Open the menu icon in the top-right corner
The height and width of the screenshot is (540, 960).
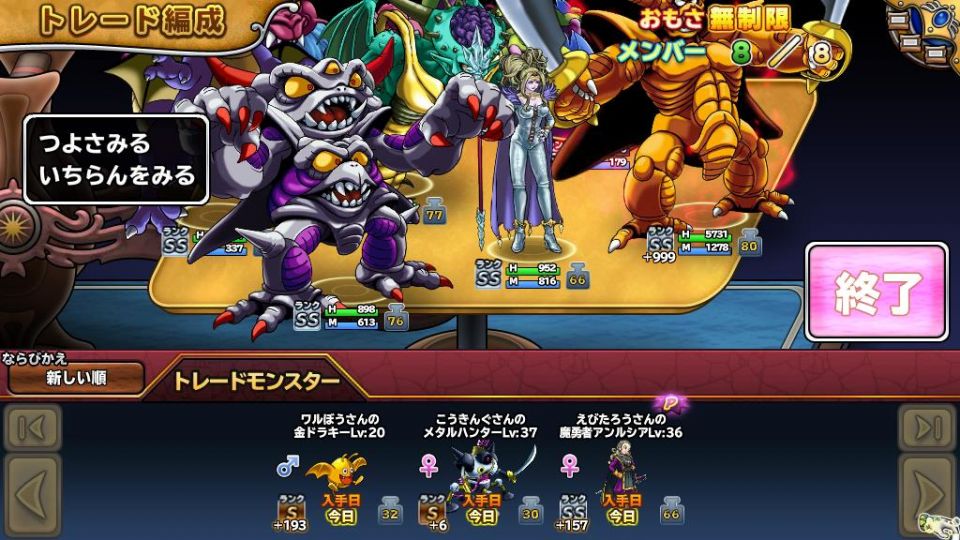918,28
